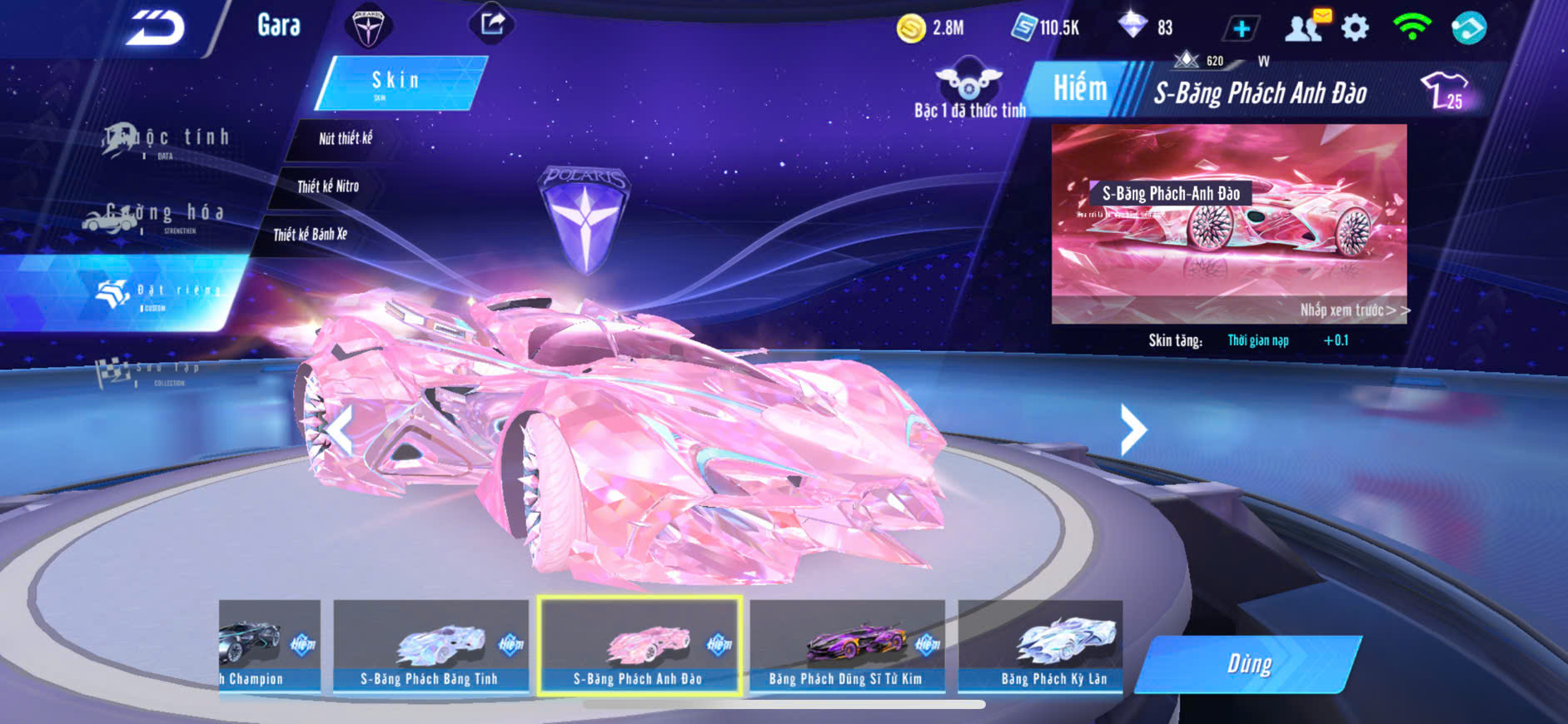Screen dimensions: 1568x724
Task: Show next car with right arrow
Action: coord(1132,429)
